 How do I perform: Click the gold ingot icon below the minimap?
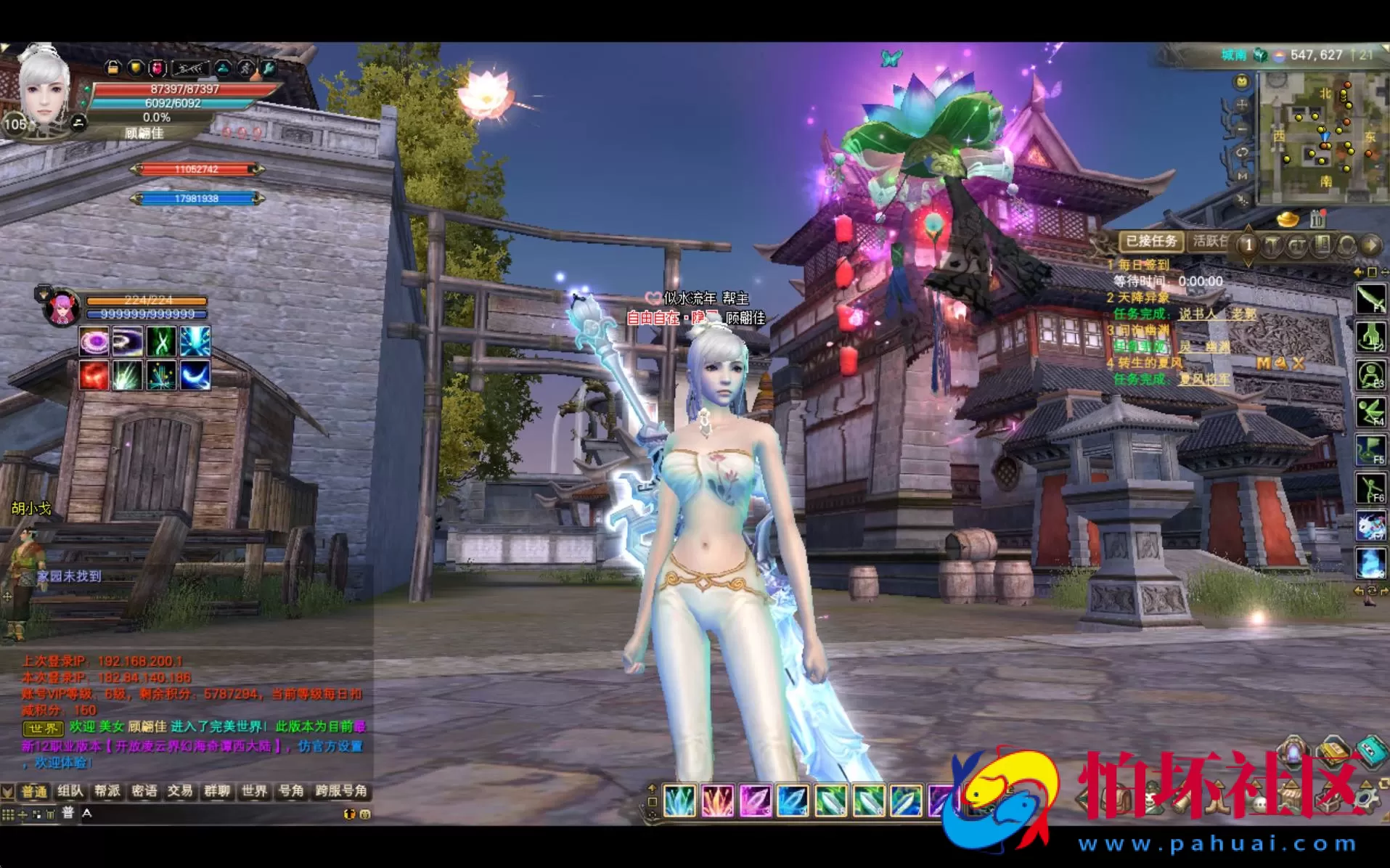[x=1289, y=219]
